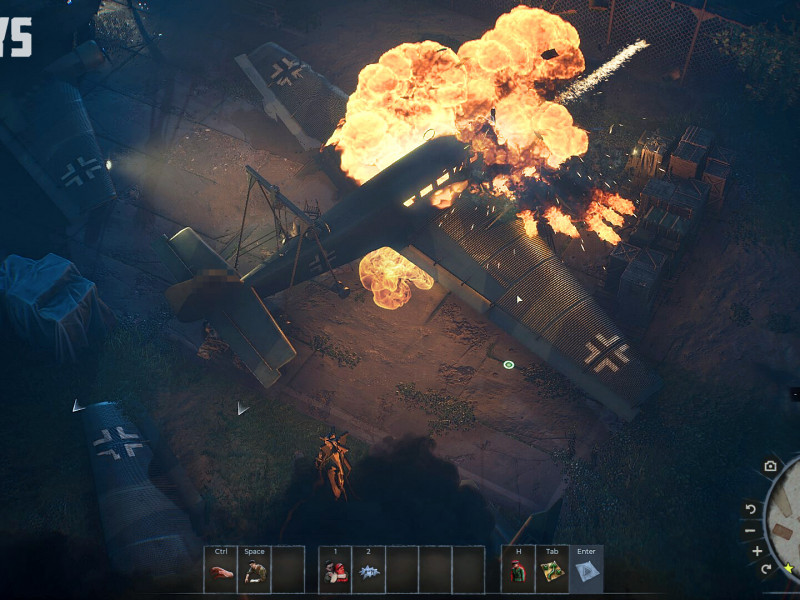Choose the uniformed officer icon in the H slot
This screenshot has height=600, width=800.
[x=518, y=572]
